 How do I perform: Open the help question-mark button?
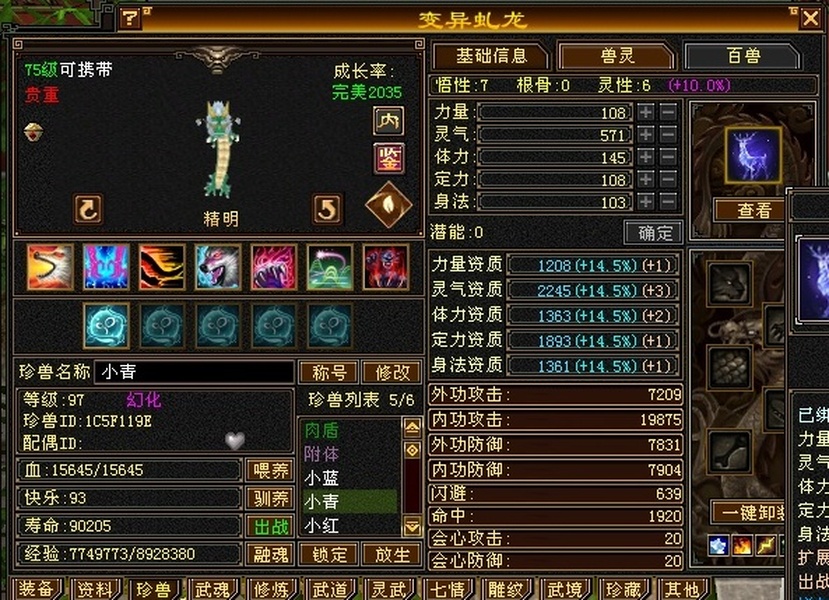[130, 18]
